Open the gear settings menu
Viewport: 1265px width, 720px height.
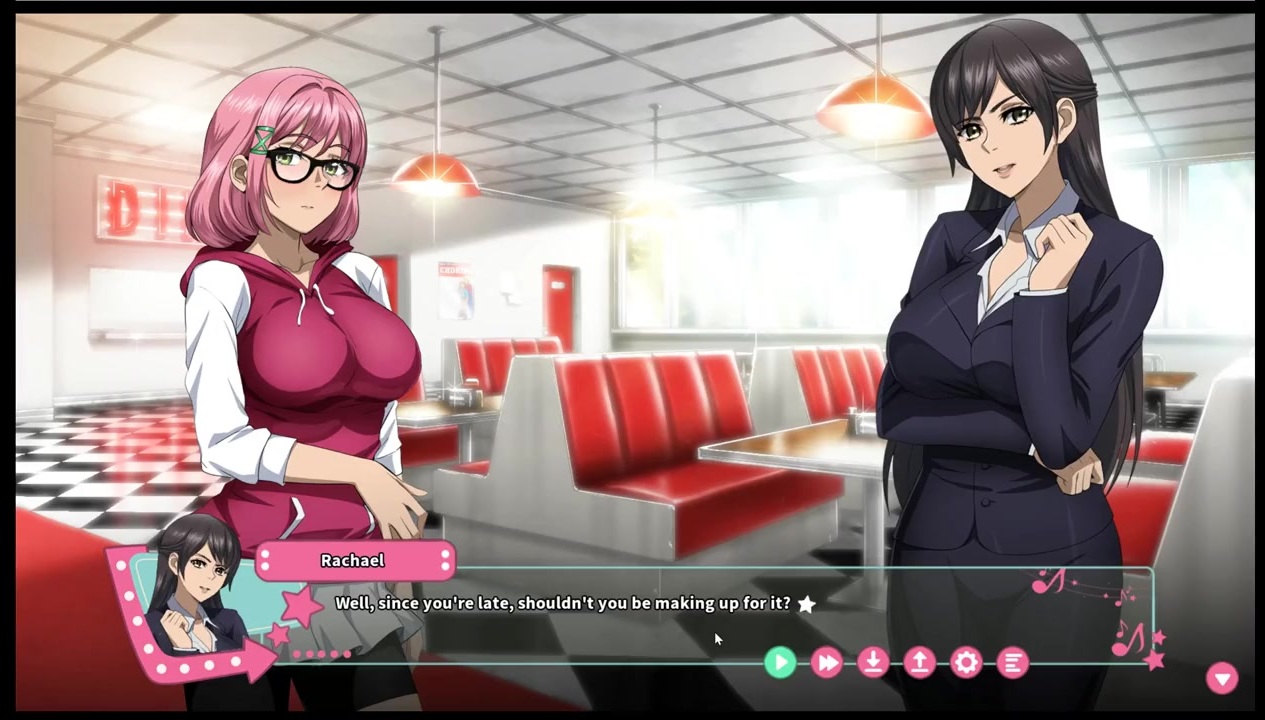tap(966, 662)
